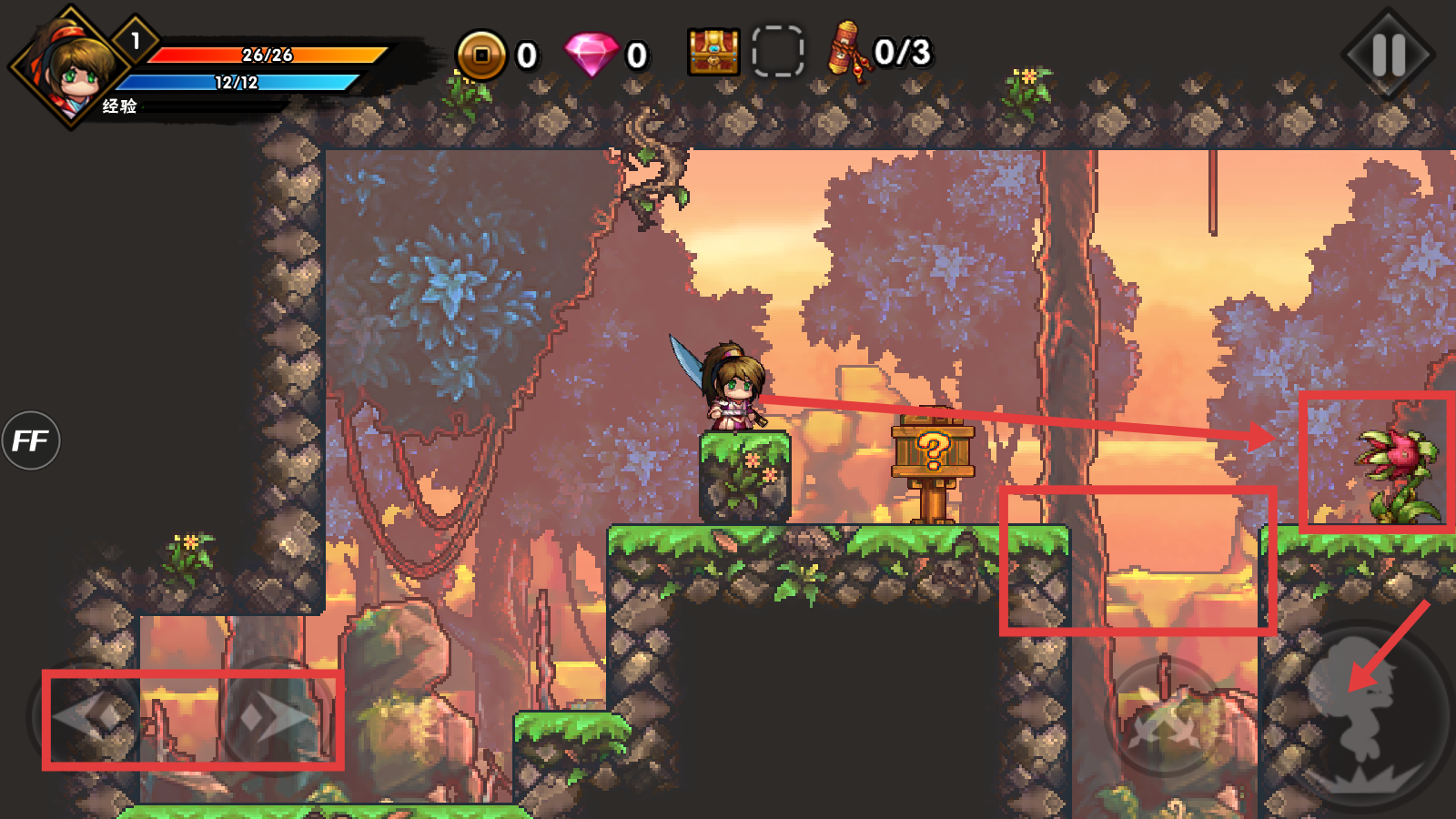
Task: Tap the FF fast-forward button
Action: tap(31, 441)
